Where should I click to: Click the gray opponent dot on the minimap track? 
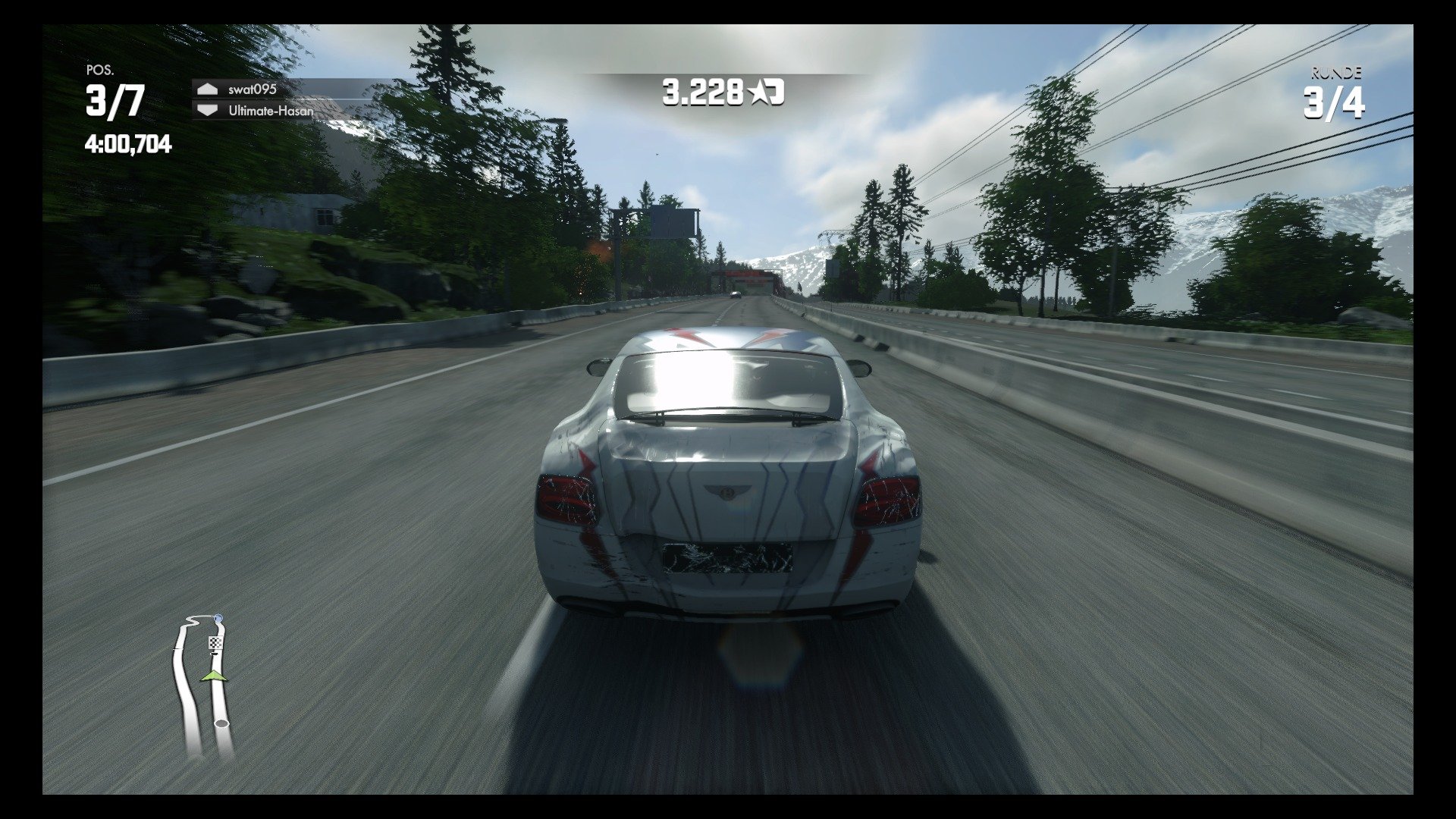click(221, 723)
